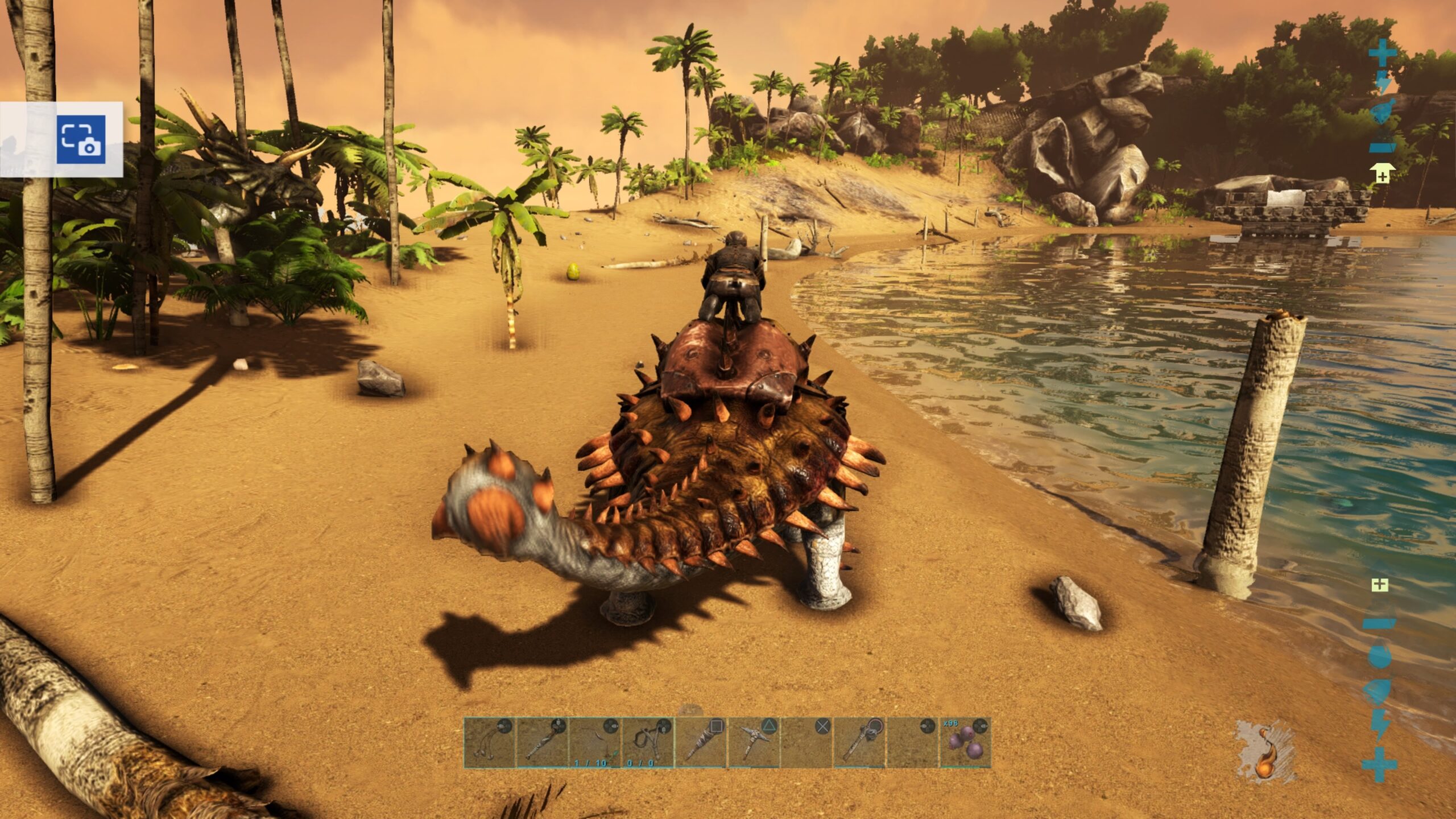Screen dimensions: 1456x819
Task: Equip the spear from the hotbar
Action: [x=542, y=742]
